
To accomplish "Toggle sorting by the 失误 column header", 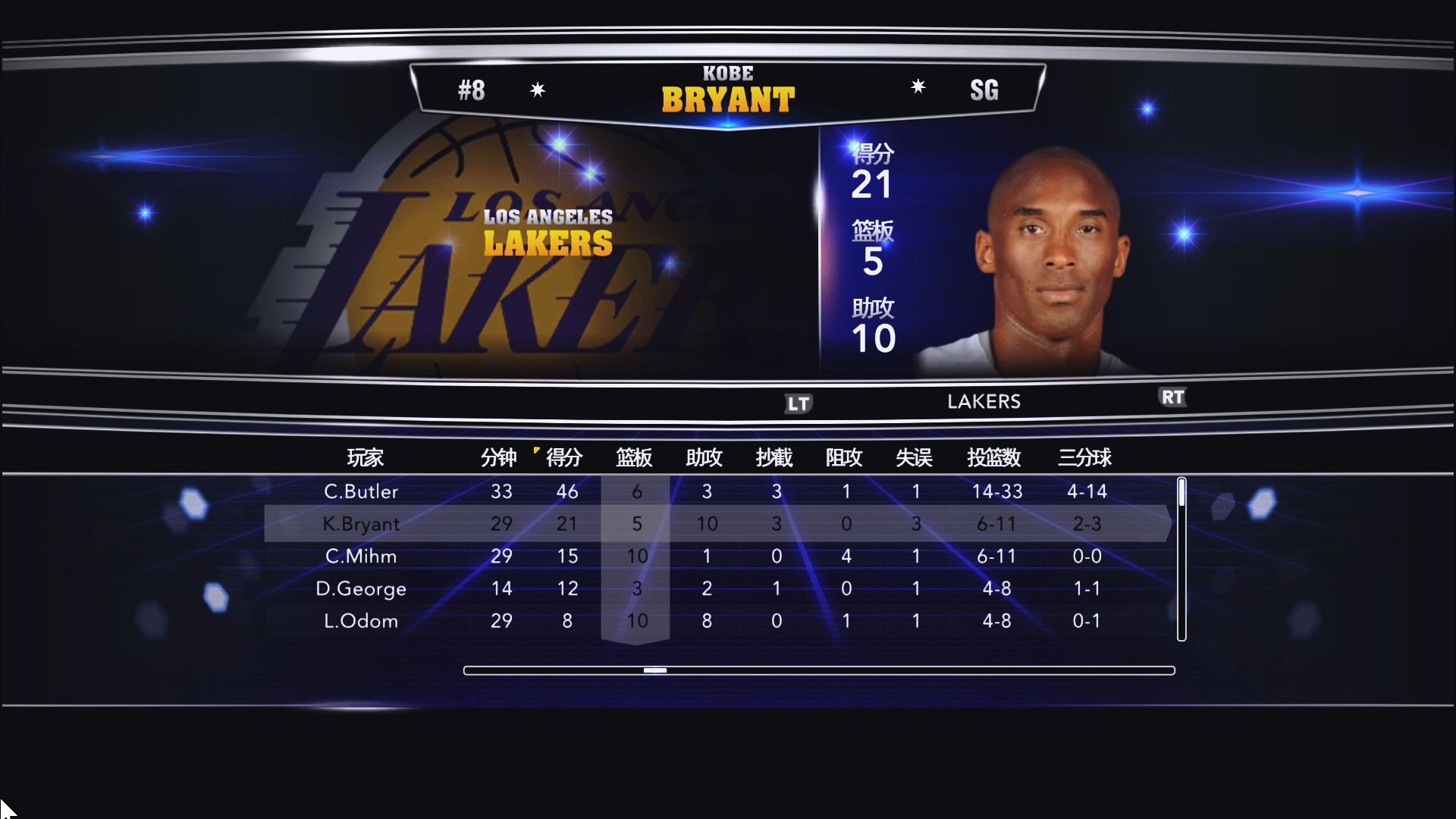I will click(915, 458).
